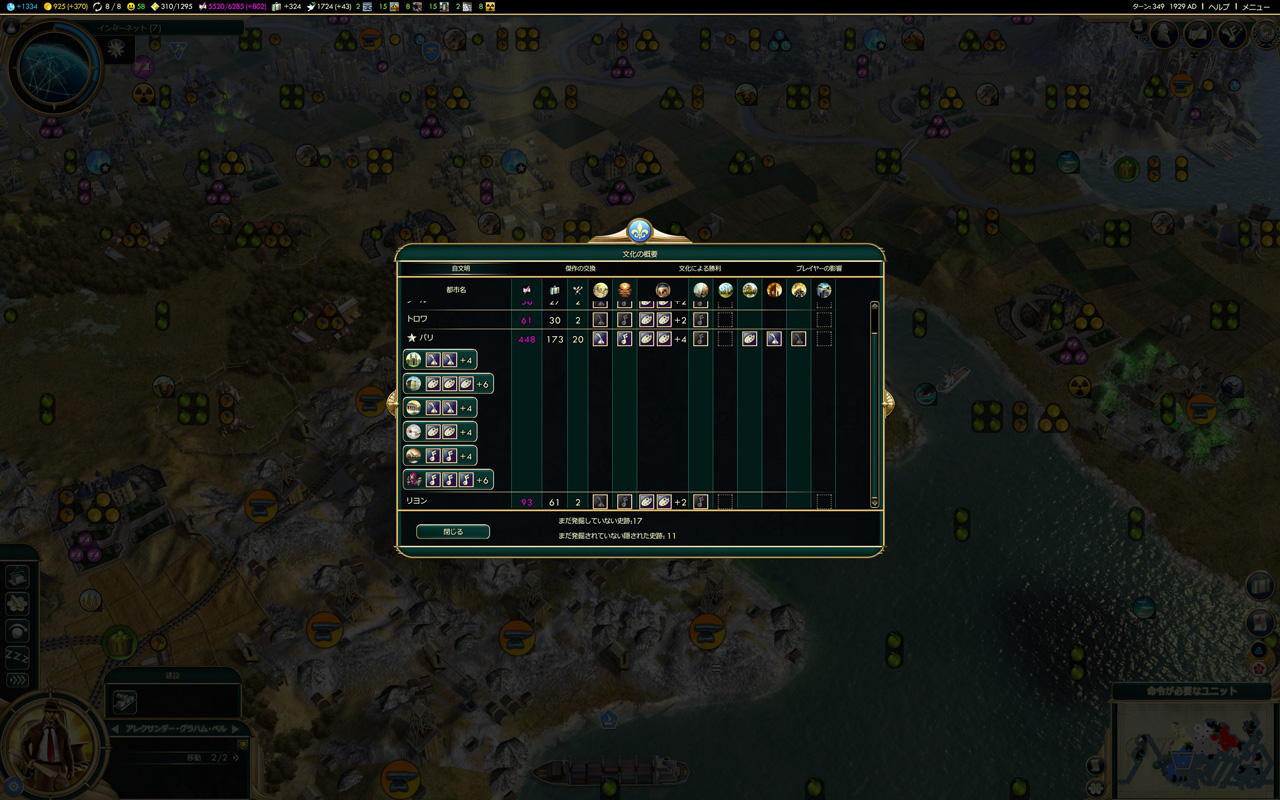Open the 文化による勝利 tab

pyautogui.click(x=700, y=269)
